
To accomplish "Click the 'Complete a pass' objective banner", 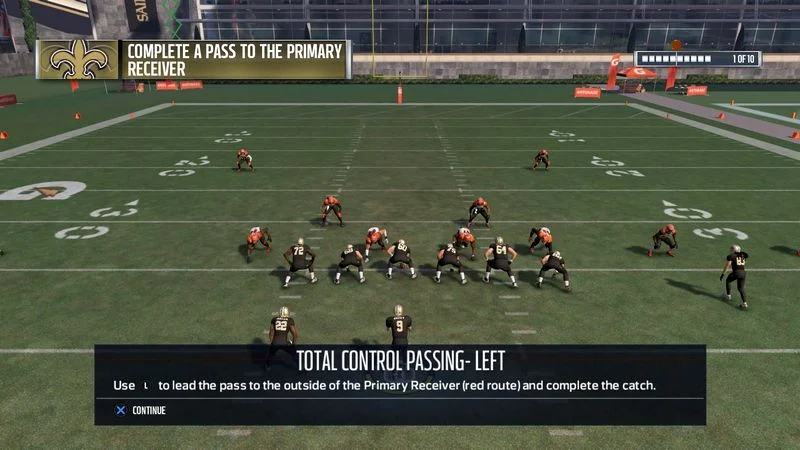I will pyautogui.click(x=234, y=59).
